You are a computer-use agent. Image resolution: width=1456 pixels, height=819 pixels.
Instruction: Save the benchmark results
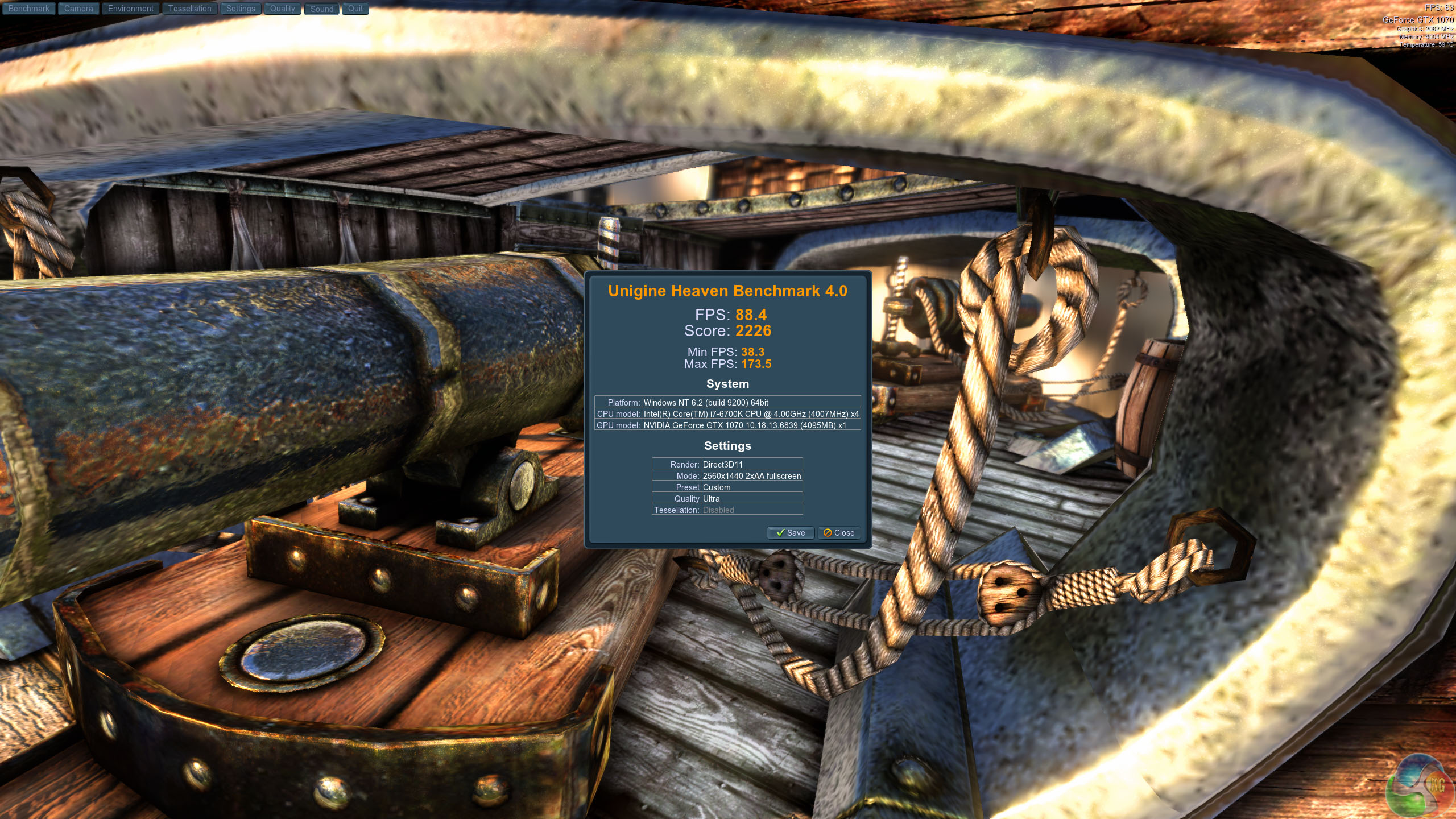coord(790,533)
